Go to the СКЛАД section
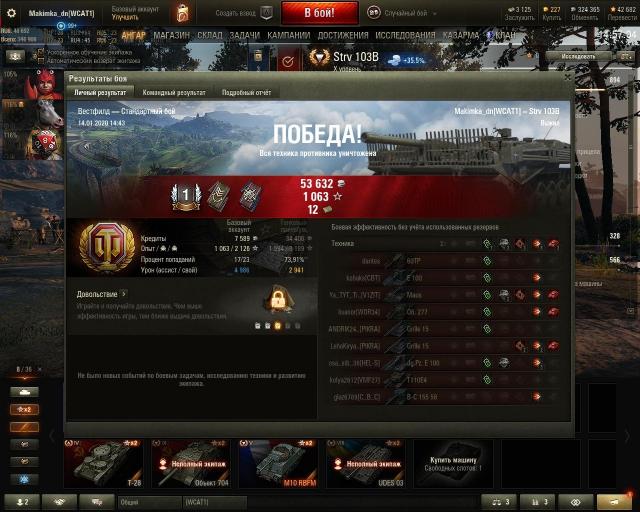The width and height of the screenshot is (640, 512). tap(210, 35)
